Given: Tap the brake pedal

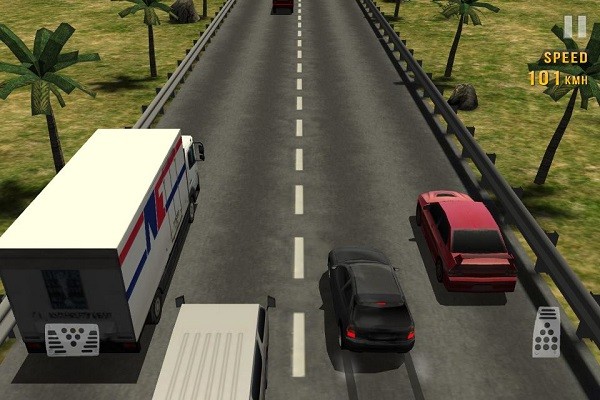Looking at the screenshot, I should coord(72,340).
